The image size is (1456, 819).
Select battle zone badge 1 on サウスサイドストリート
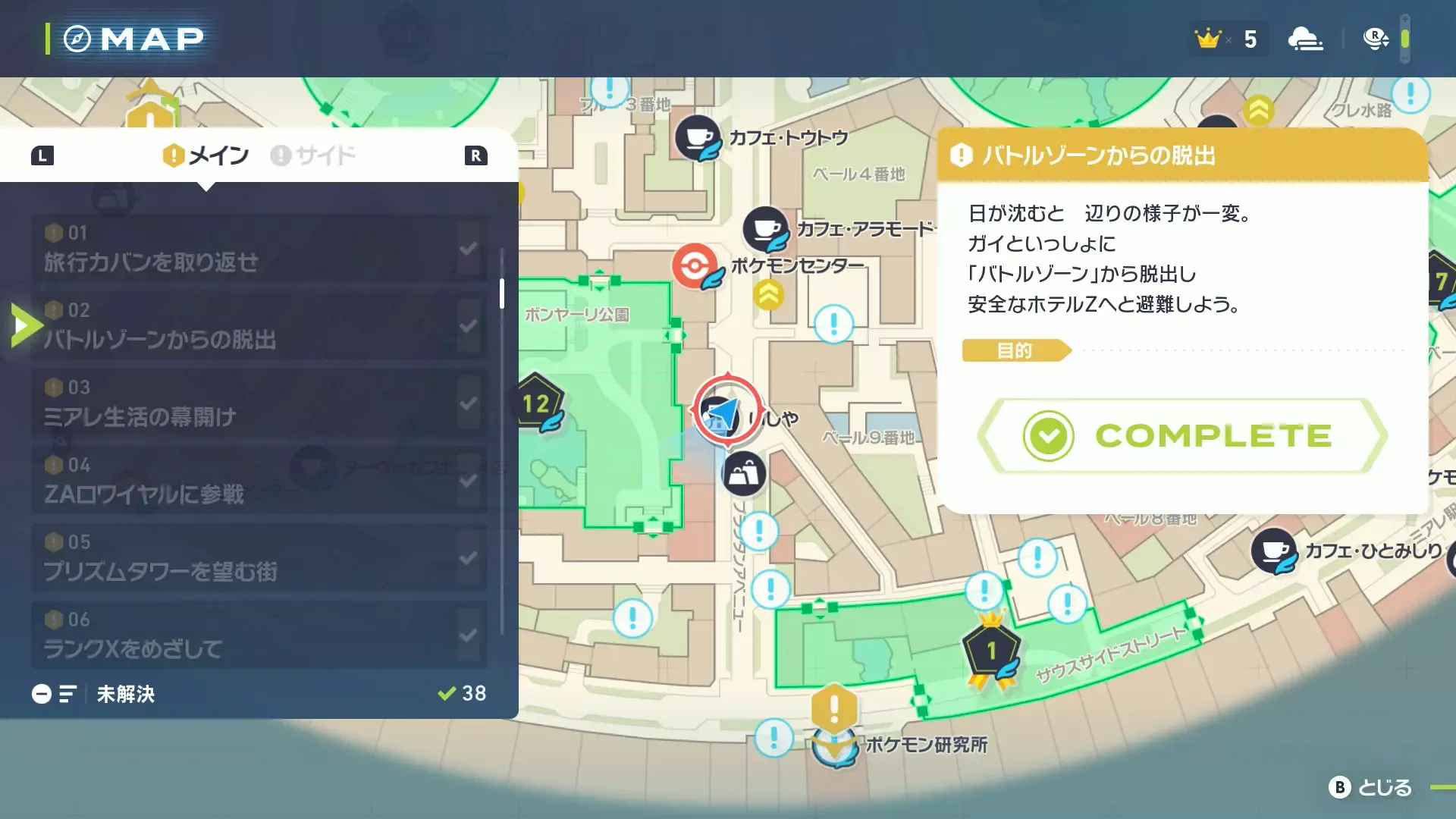pyautogui.click(x=991, y=648)
